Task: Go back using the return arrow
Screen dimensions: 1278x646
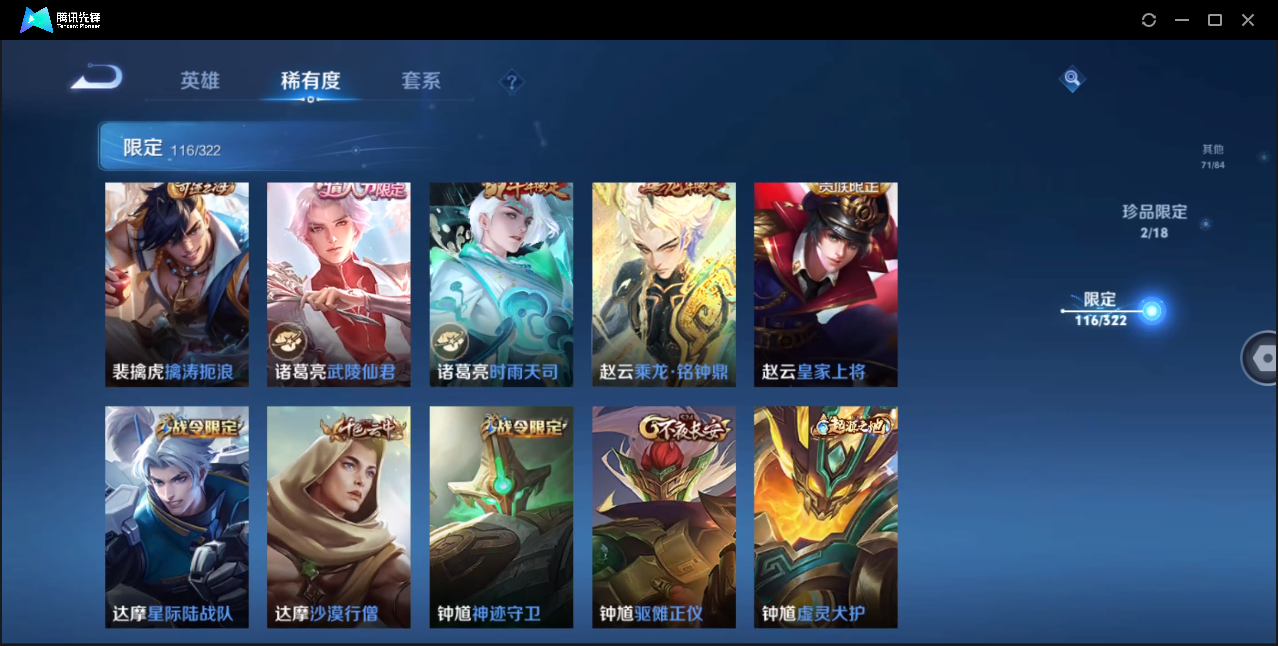Action: pyautogui.click(x=96, y=78)
